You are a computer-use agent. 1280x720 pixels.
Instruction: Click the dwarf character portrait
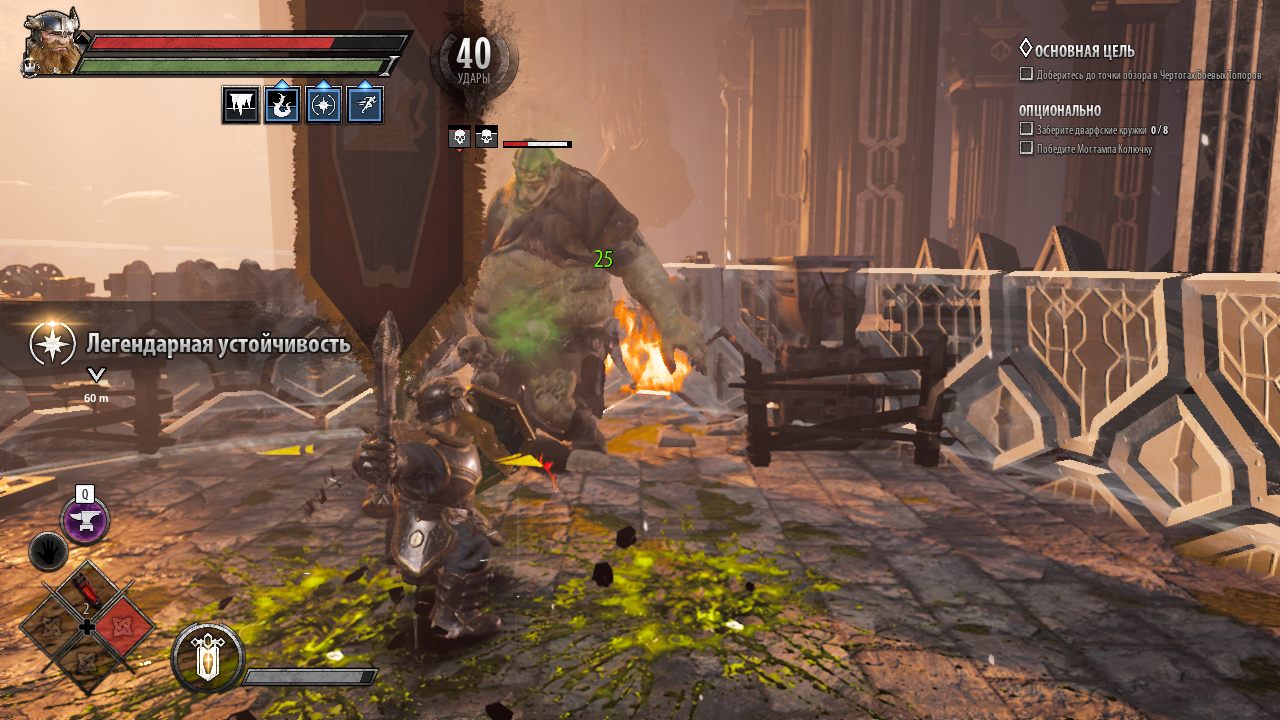click(x=50, y=43)
